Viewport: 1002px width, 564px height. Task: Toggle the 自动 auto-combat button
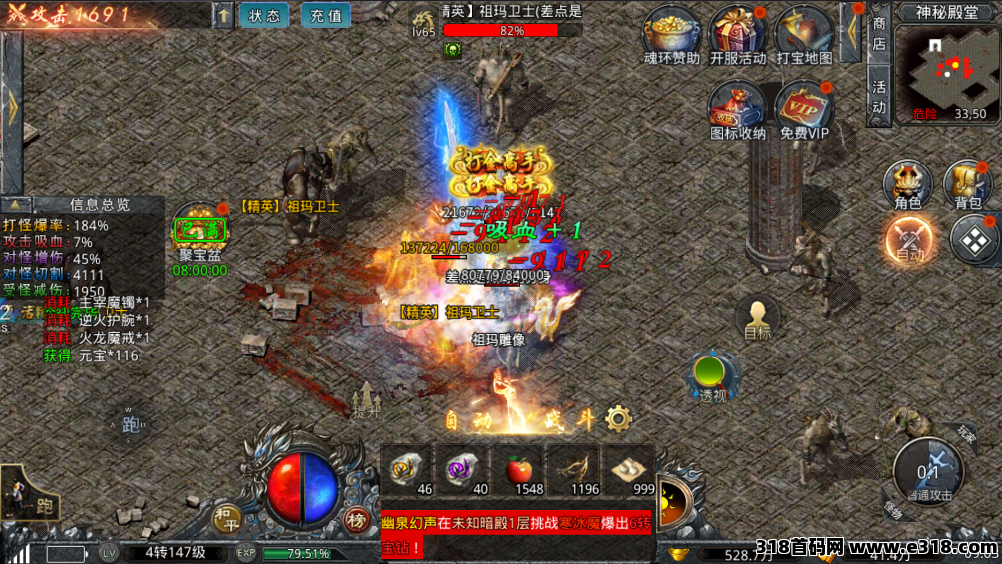tap(909, 240)
